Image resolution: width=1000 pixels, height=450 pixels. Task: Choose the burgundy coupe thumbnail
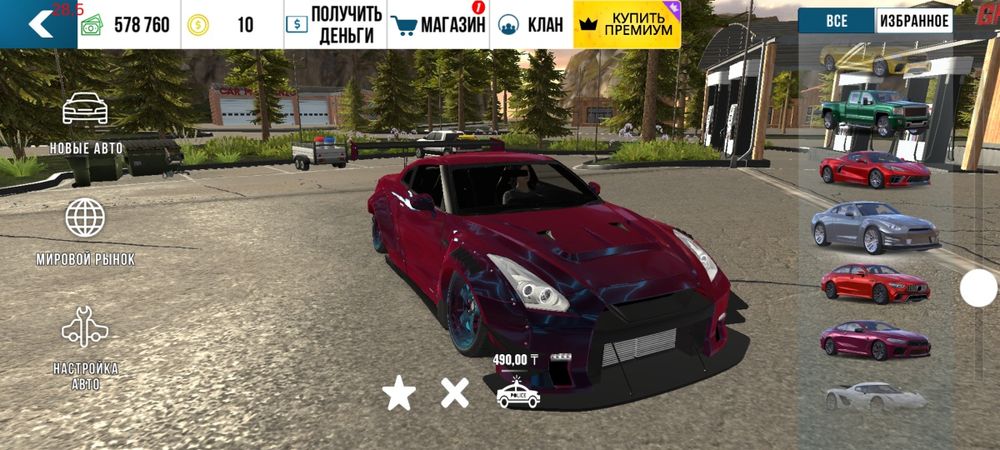[x=875, y=340]
